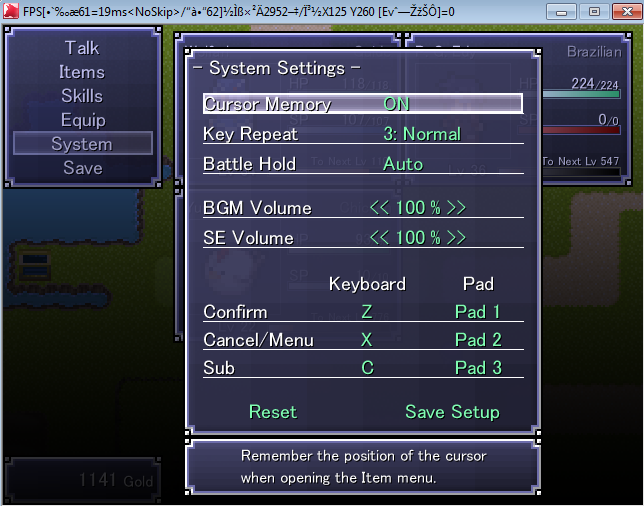Adjust the BGM Volume value

[x=417, y=208]
